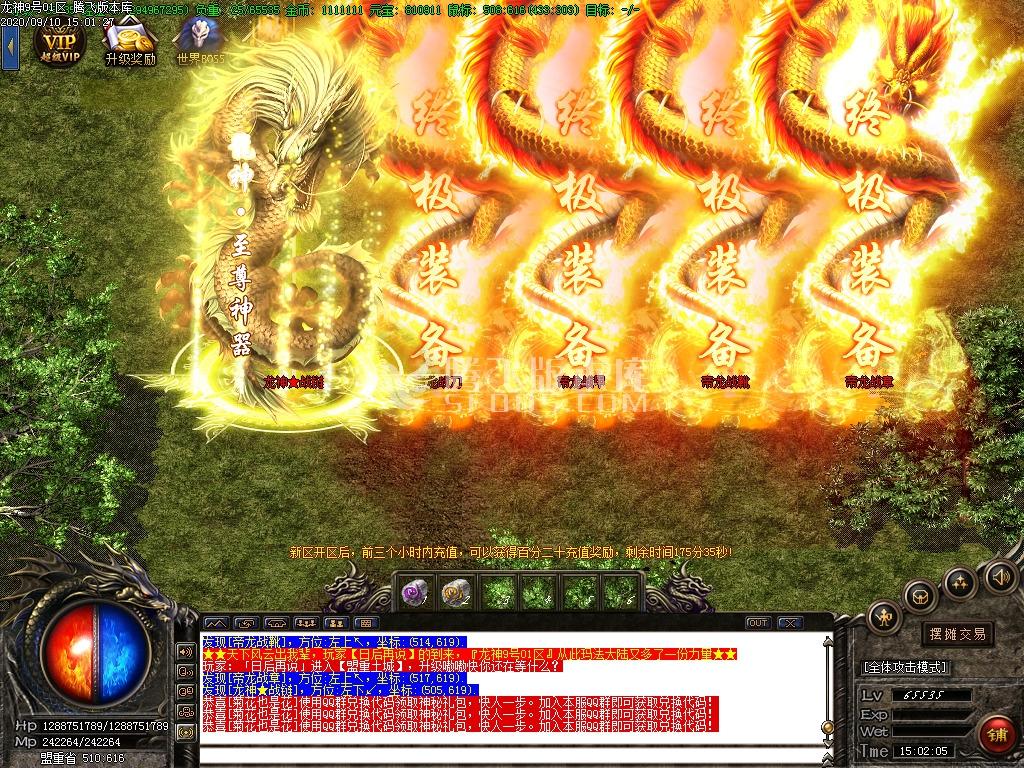Open the 世界BOSS panel

pos(199,41)
